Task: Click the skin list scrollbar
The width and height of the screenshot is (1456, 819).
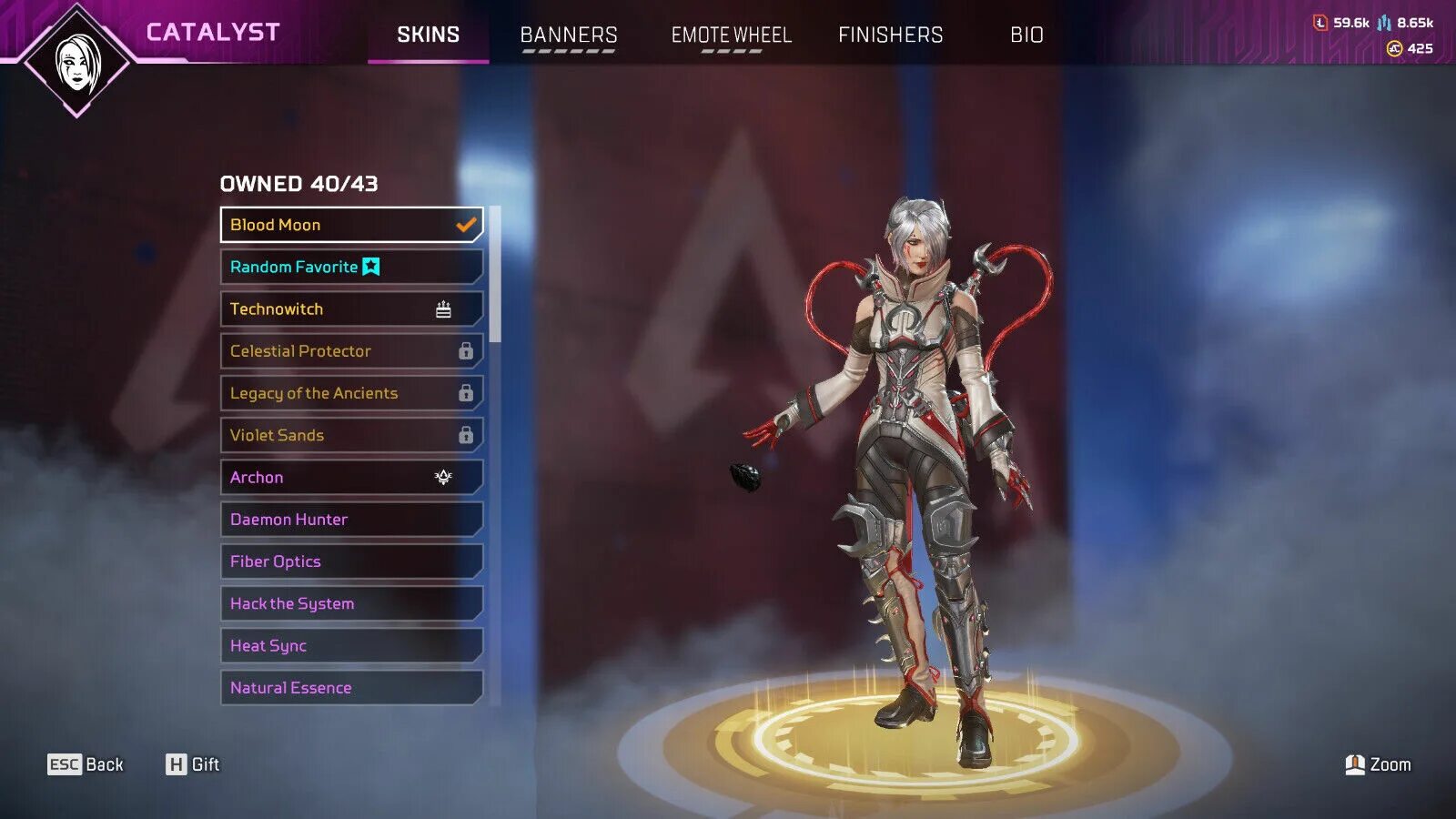Action: tap(495, 275)
